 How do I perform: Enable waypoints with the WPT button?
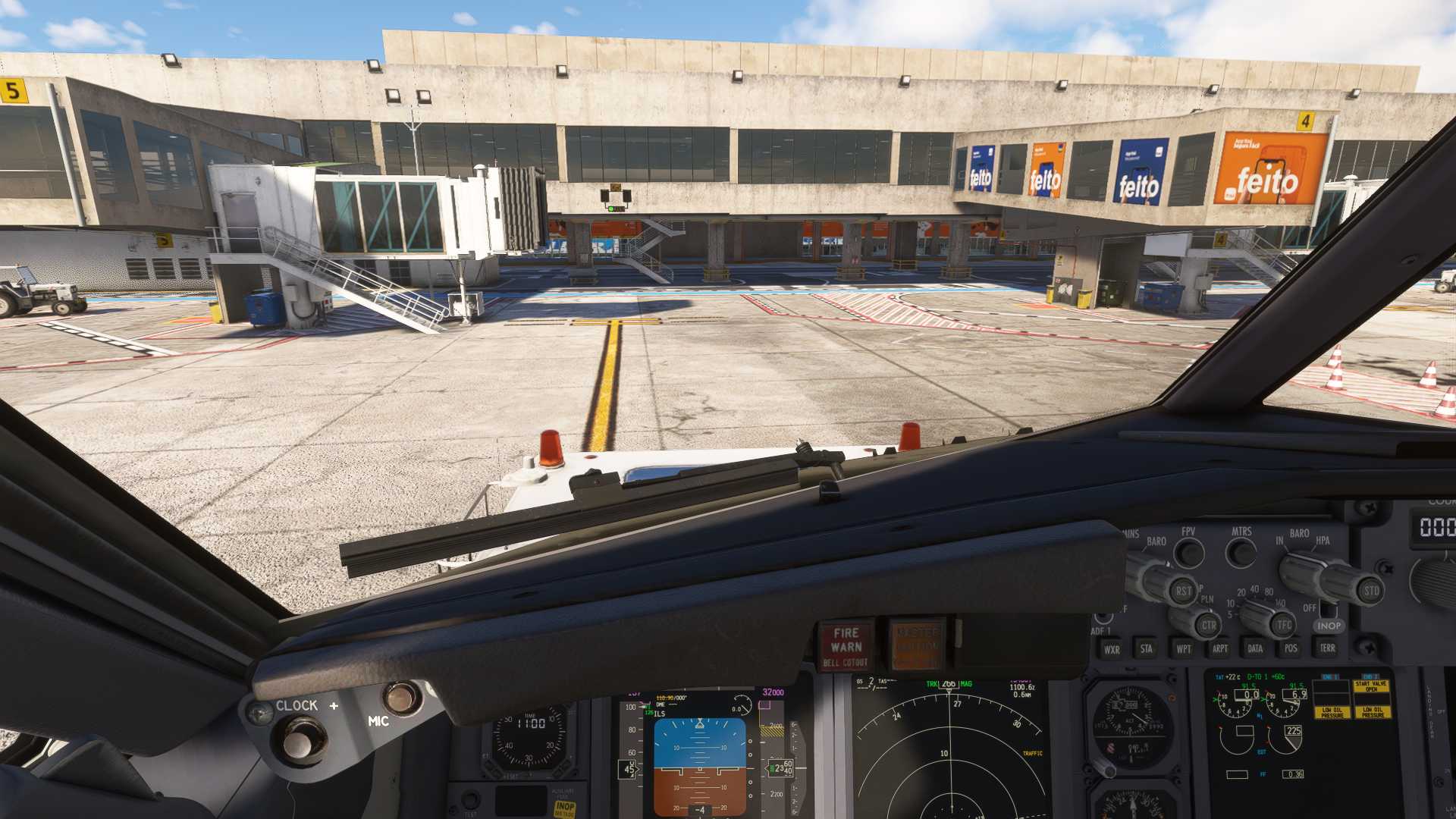pyautogui.click(x=1183, y=648)
